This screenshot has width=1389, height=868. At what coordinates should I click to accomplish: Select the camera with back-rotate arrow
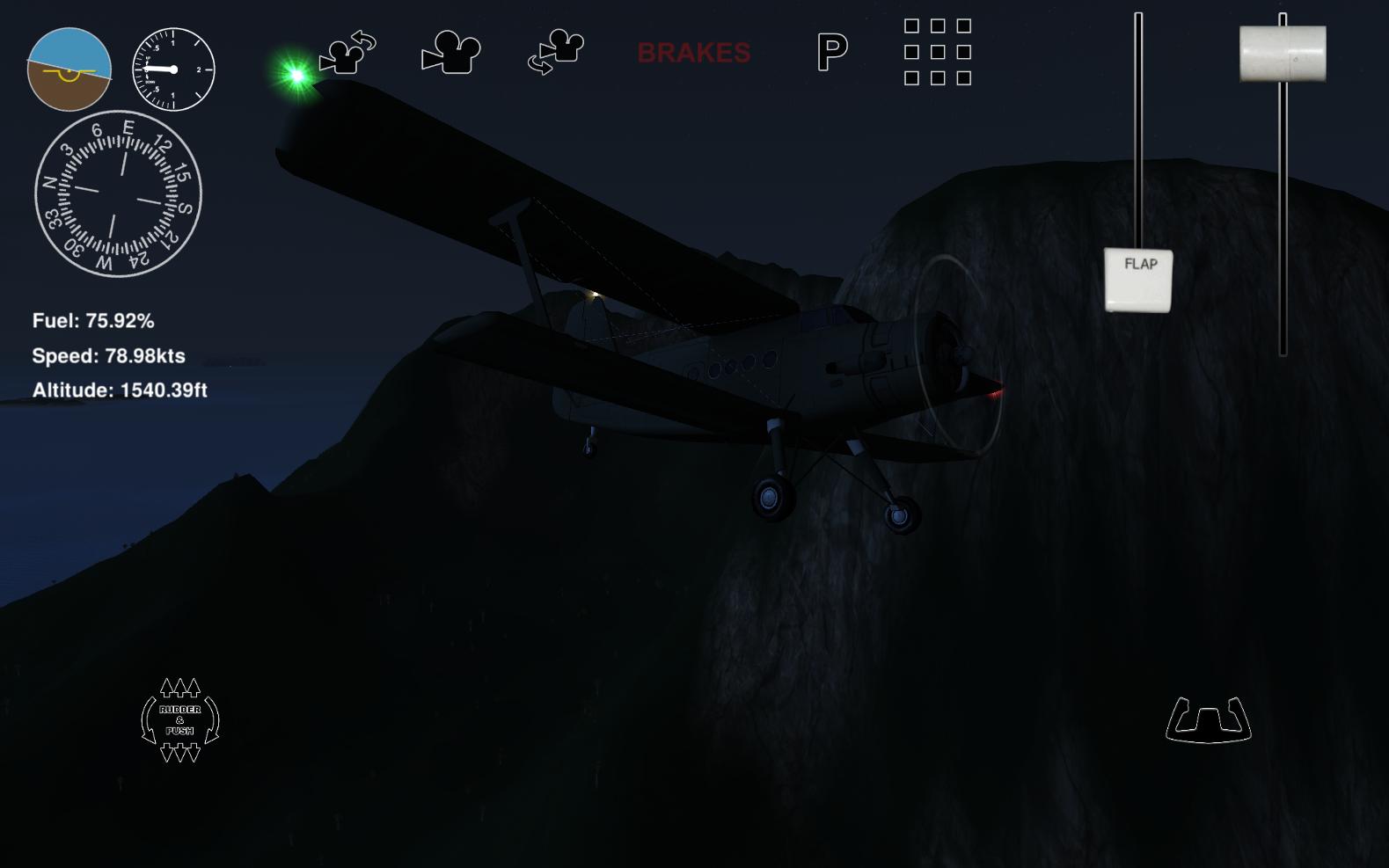tap(348, 55)
